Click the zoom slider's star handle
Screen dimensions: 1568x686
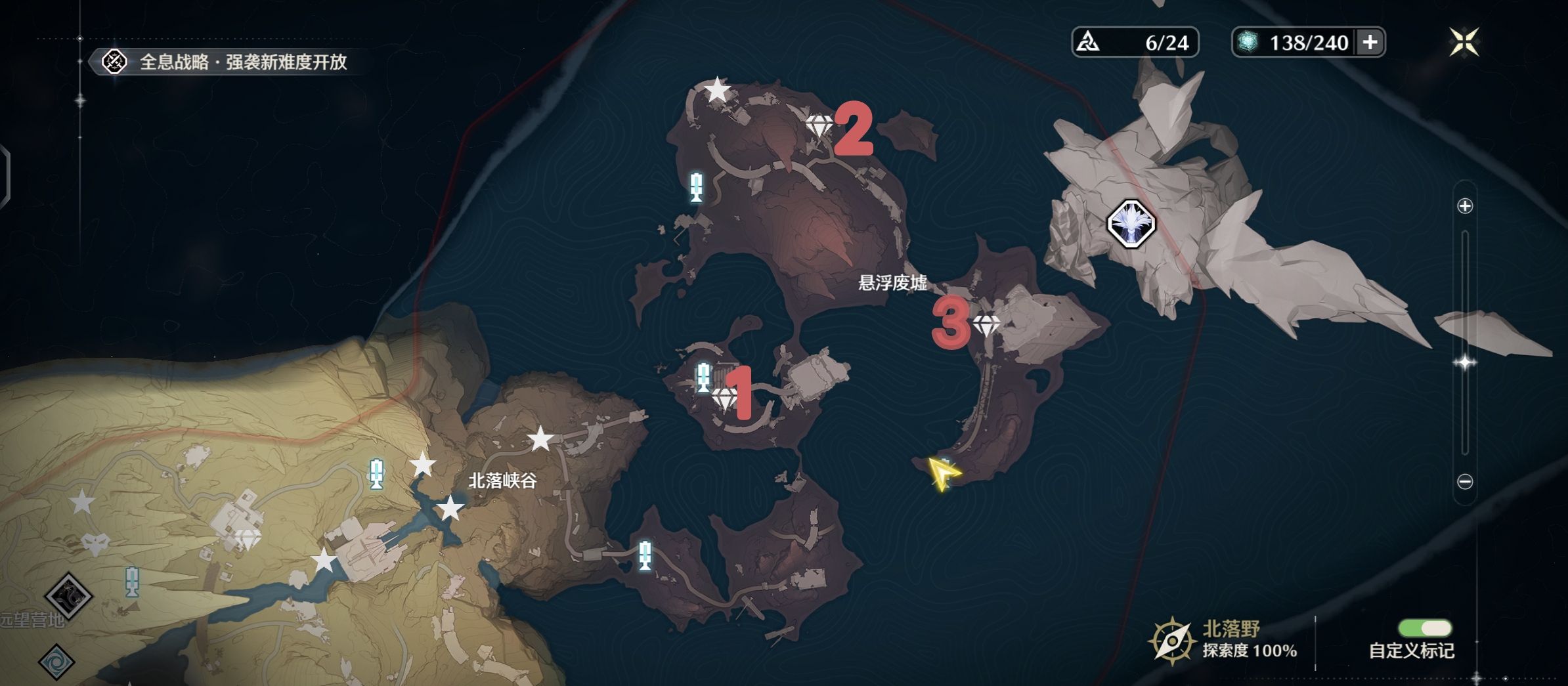[x=1465, y=362]
